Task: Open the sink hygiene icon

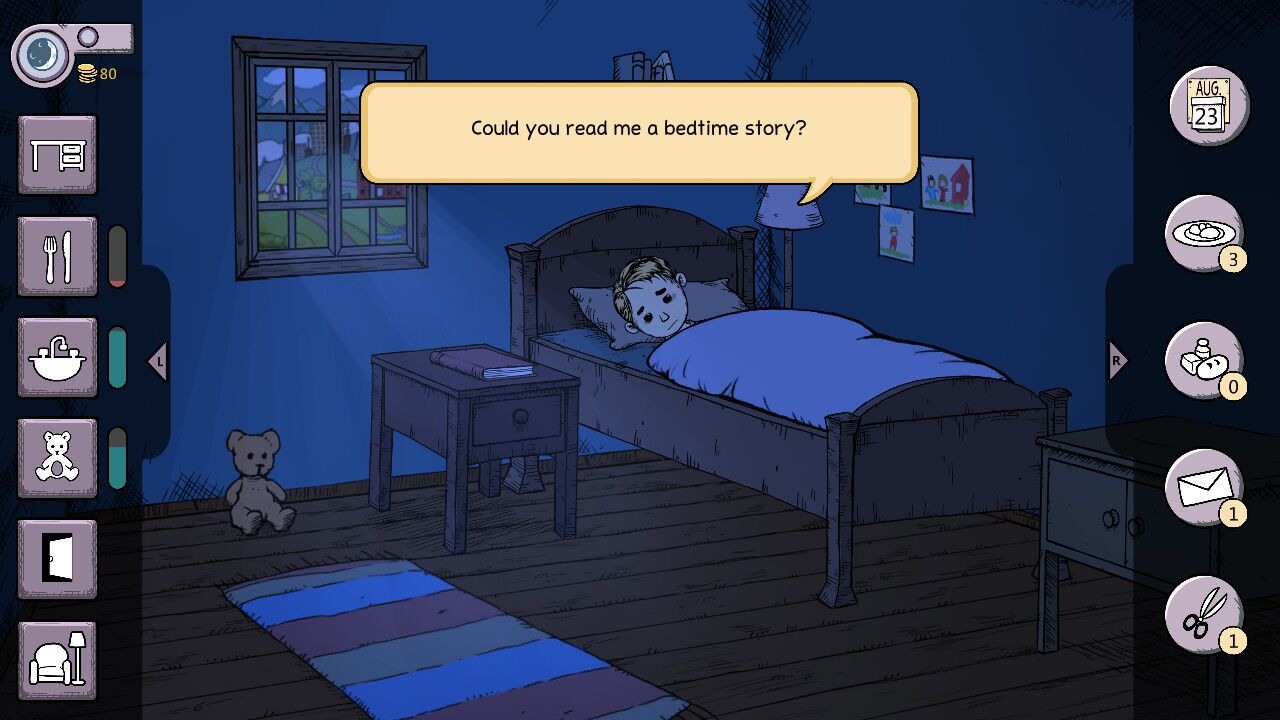Action: (57, 358)
